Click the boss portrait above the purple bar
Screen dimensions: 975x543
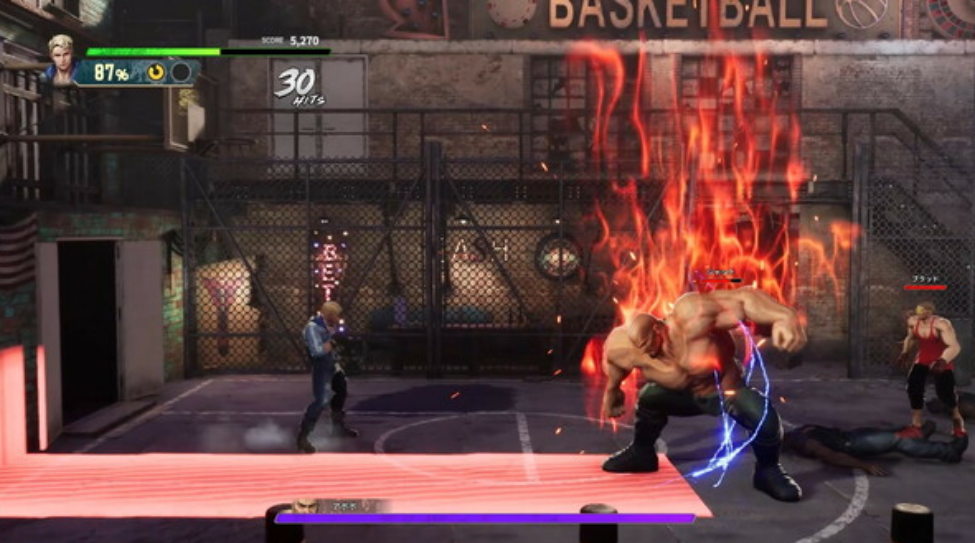pos(305,506)
